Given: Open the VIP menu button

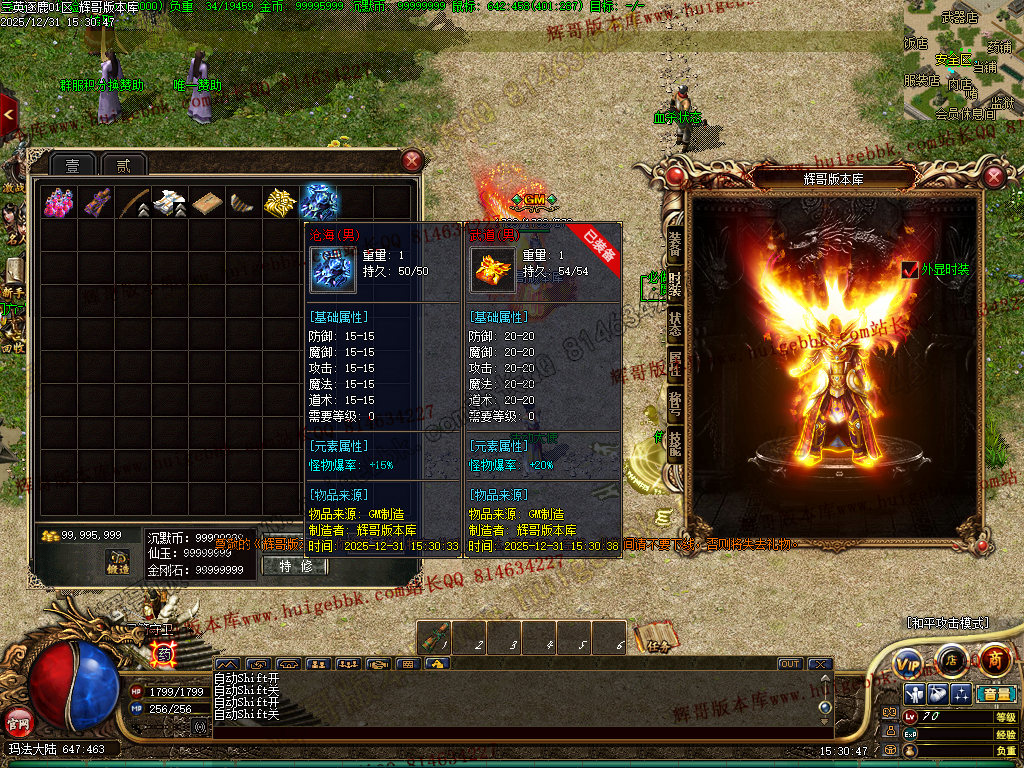Looking at the screenshot, I should pos(908,663).
